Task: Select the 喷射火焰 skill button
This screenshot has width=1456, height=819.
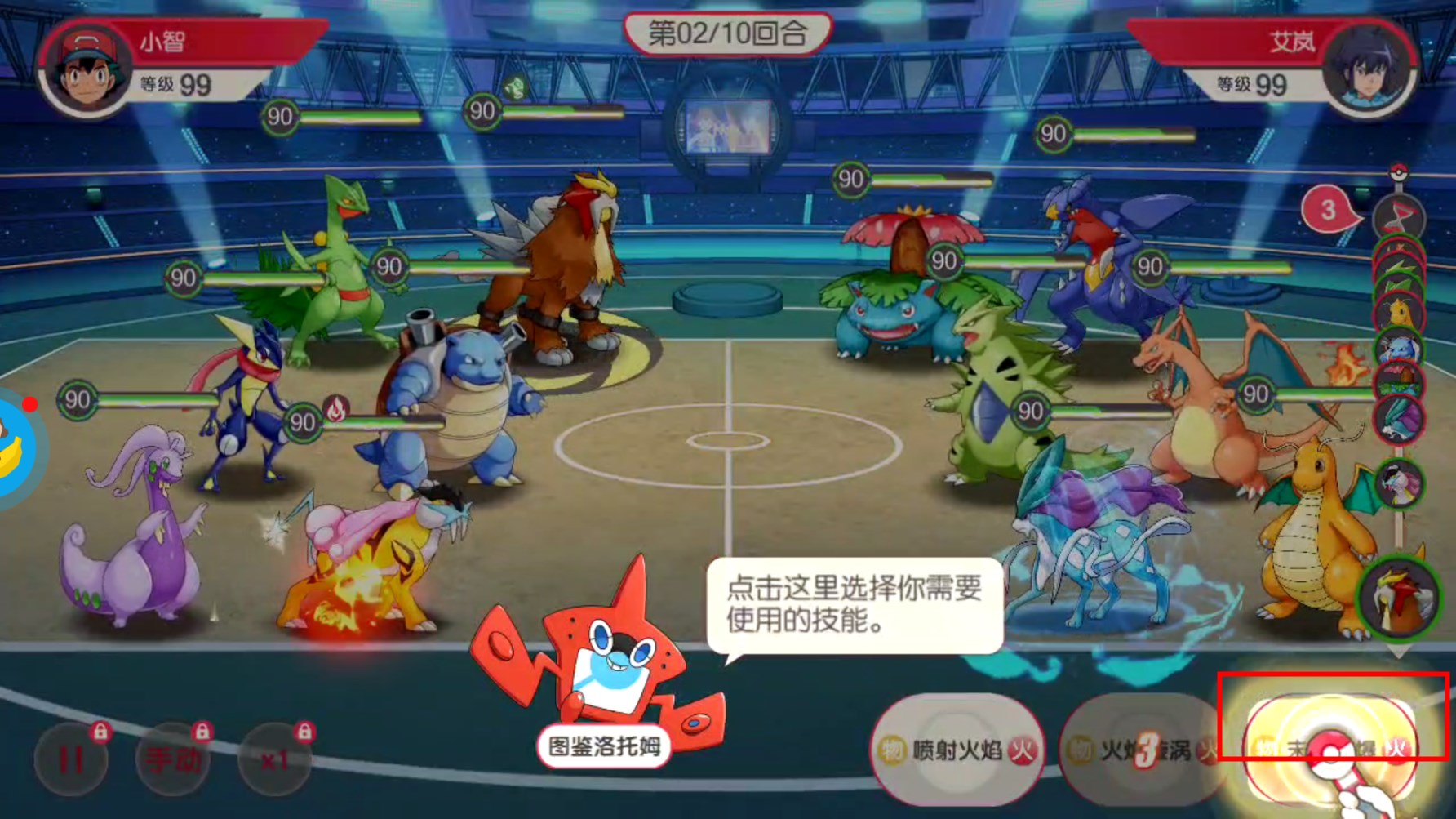Action: (x=957, y=750)
